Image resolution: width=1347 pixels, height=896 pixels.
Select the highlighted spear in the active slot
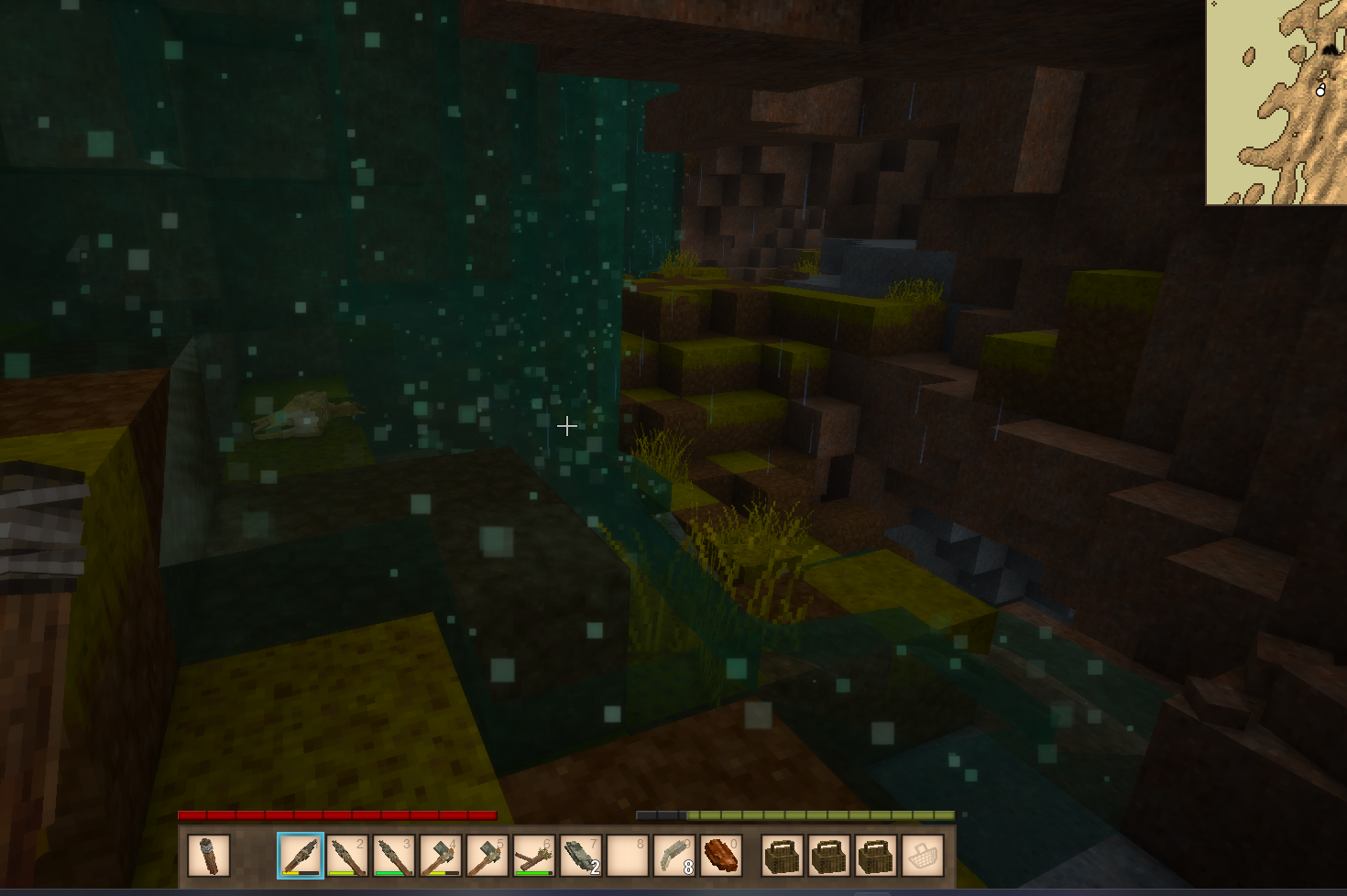(301, 856)
